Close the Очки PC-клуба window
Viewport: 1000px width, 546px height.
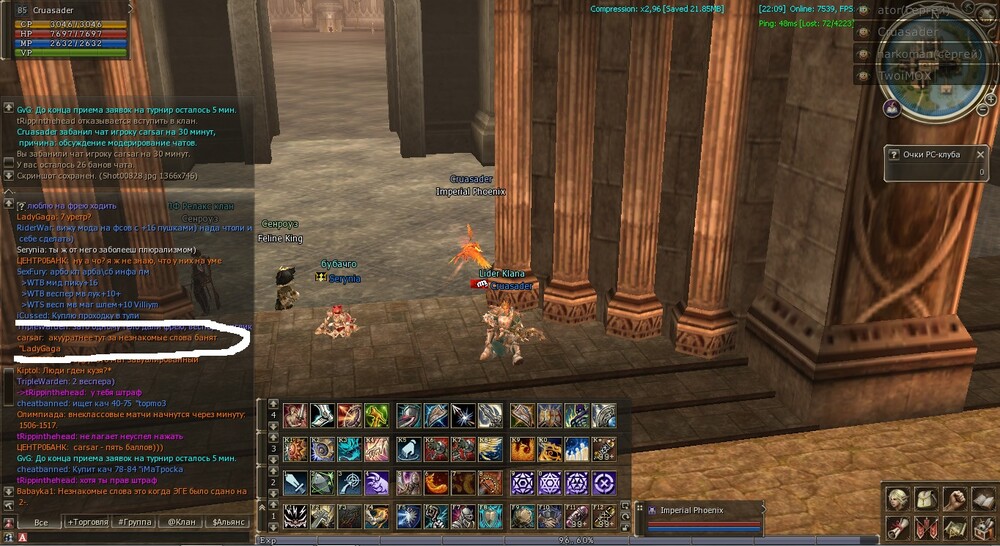[980, 155]
